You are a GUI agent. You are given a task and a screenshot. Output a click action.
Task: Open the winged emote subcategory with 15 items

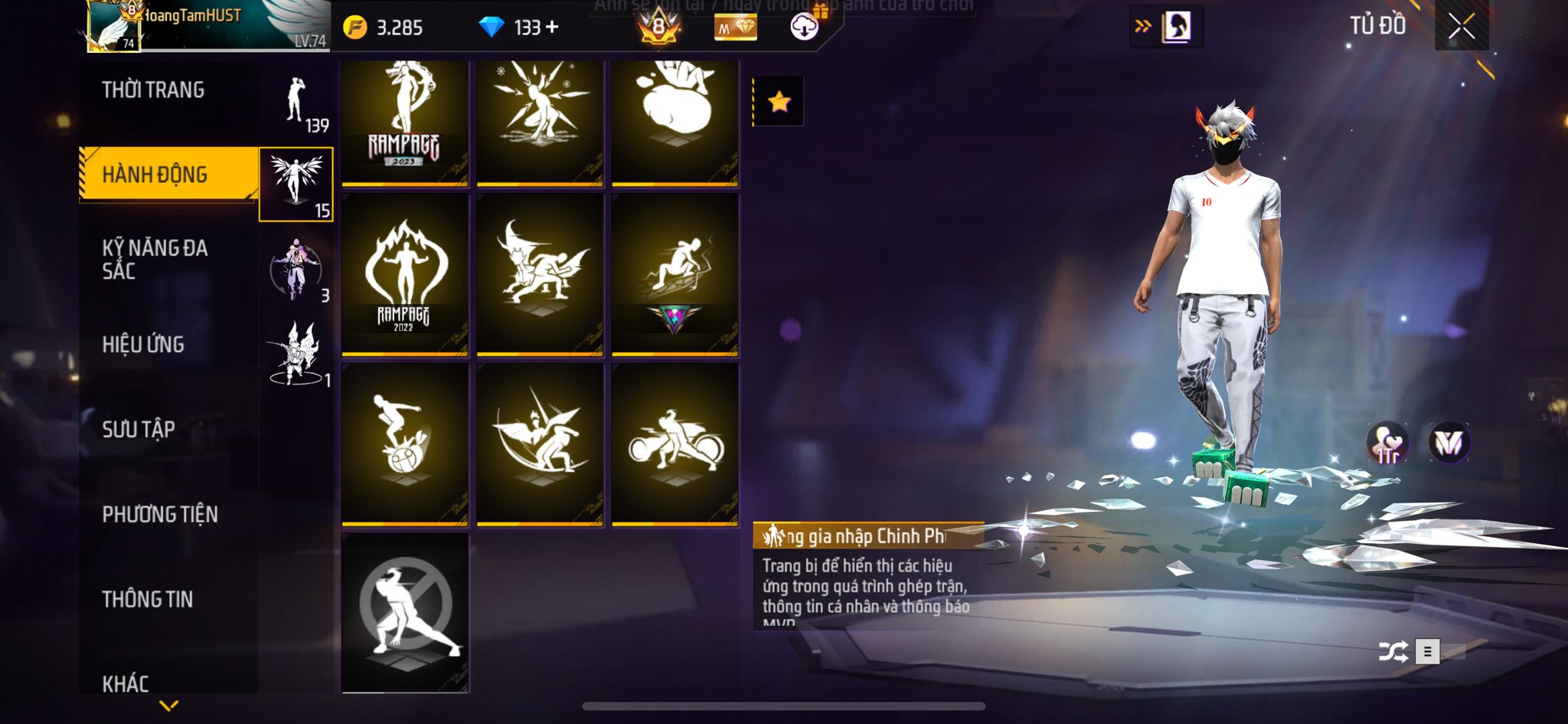pos(296,184)
